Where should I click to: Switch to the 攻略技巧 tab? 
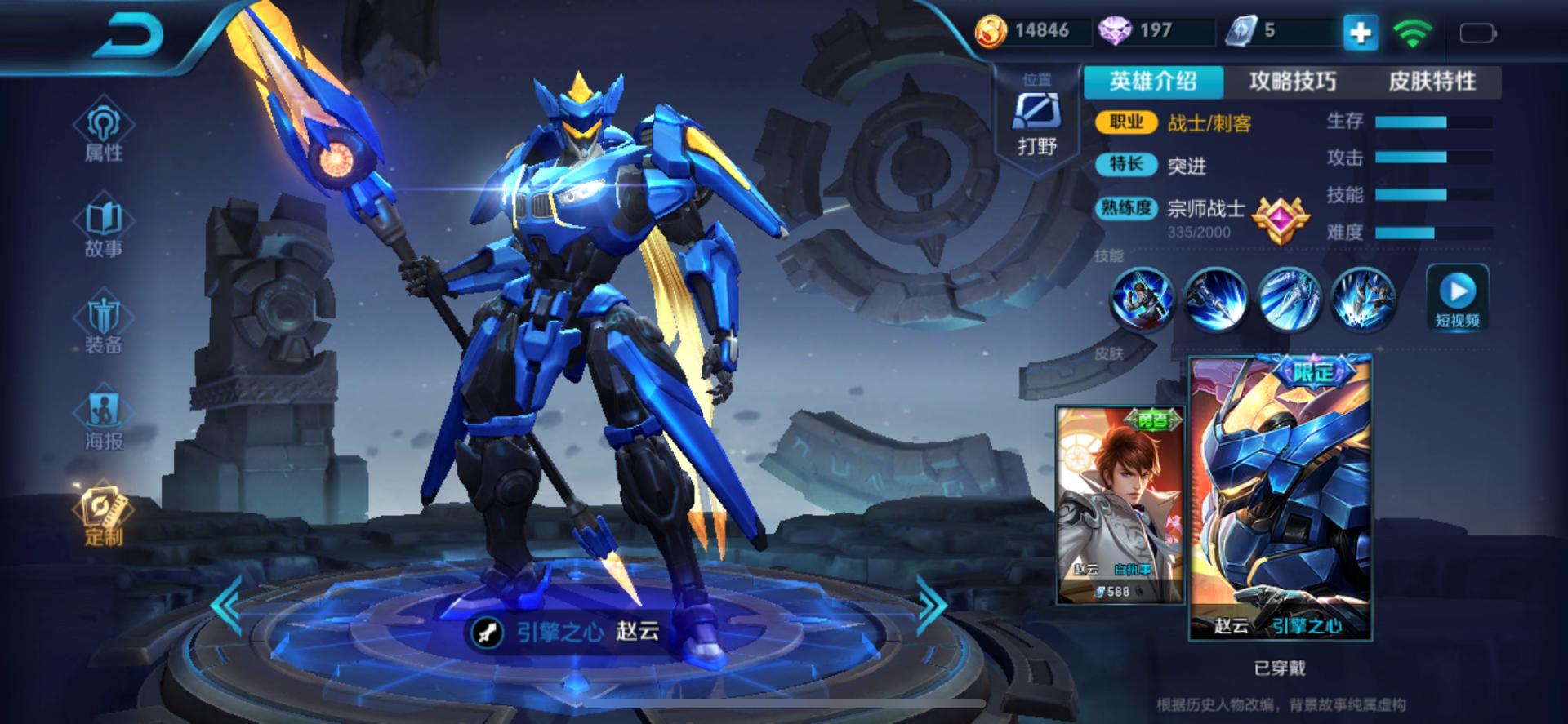tap(1292, 82)
